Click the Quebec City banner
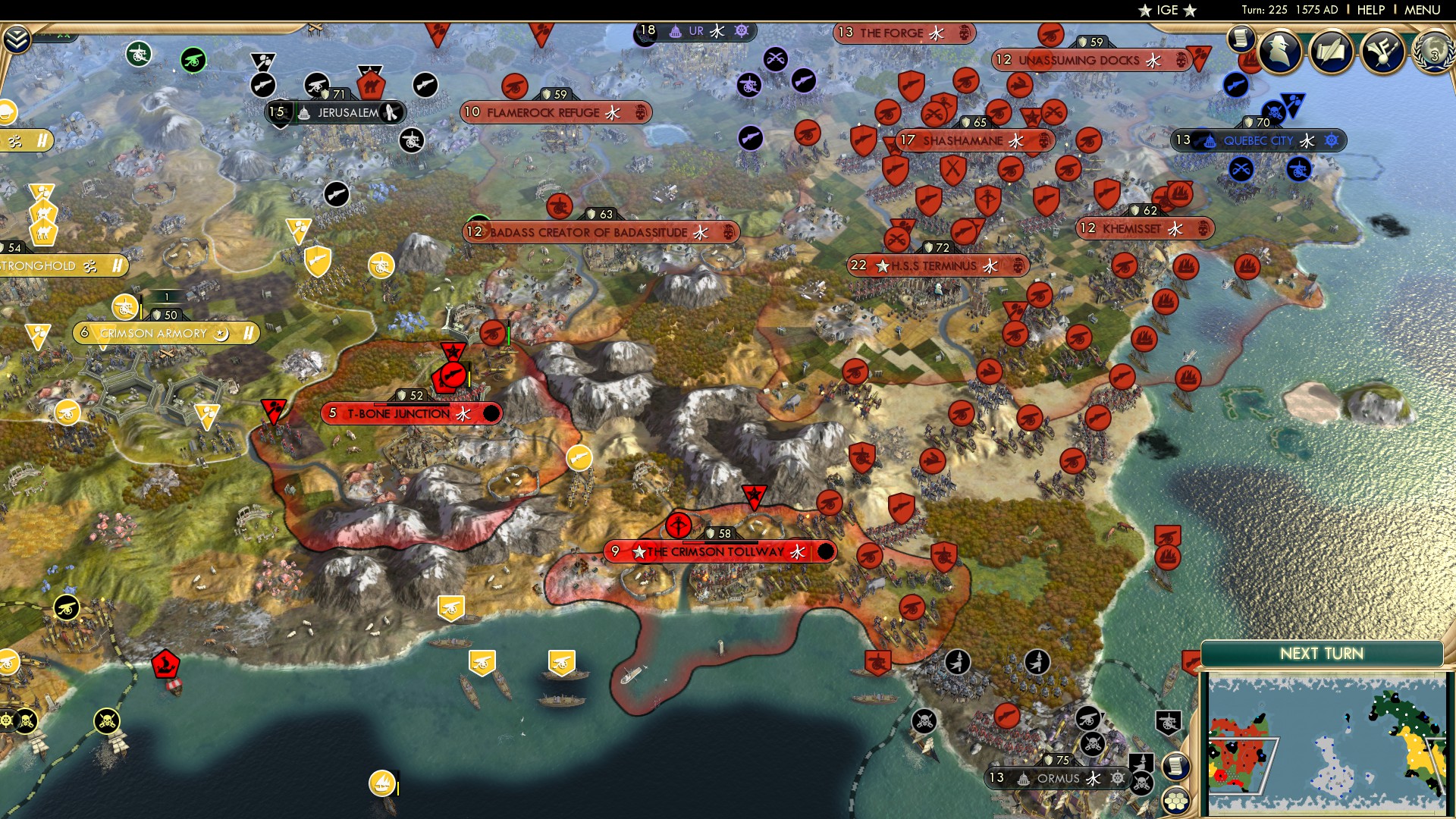The image size is (1456, 819). coord(1258,140)
